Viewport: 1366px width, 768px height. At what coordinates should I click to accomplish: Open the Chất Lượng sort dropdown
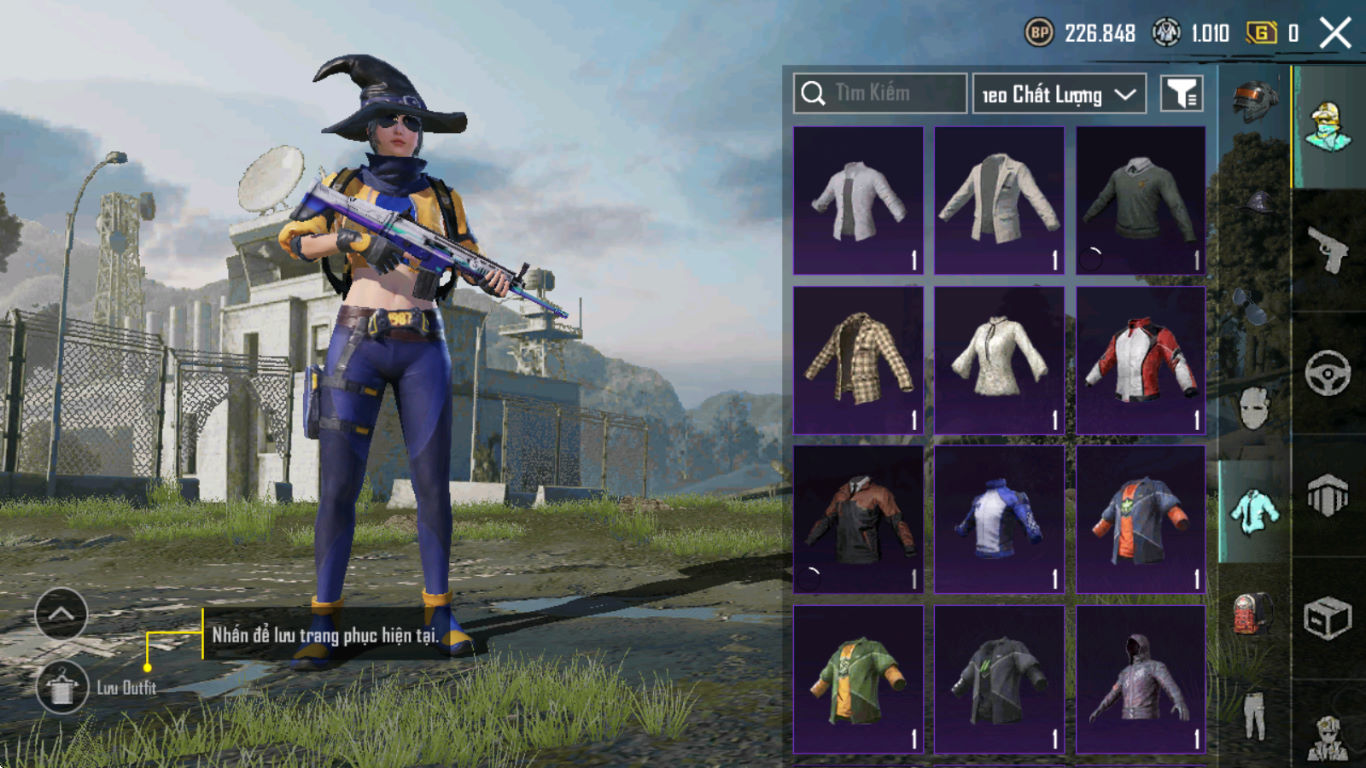point(1059,94)
